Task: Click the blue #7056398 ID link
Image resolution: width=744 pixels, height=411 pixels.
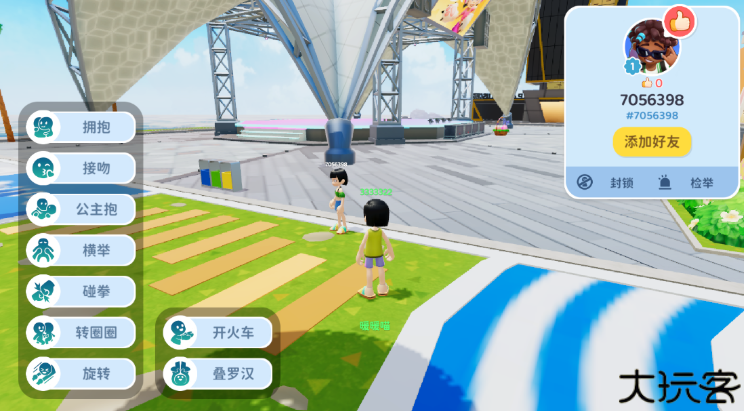Action: (x=652, y=116)
